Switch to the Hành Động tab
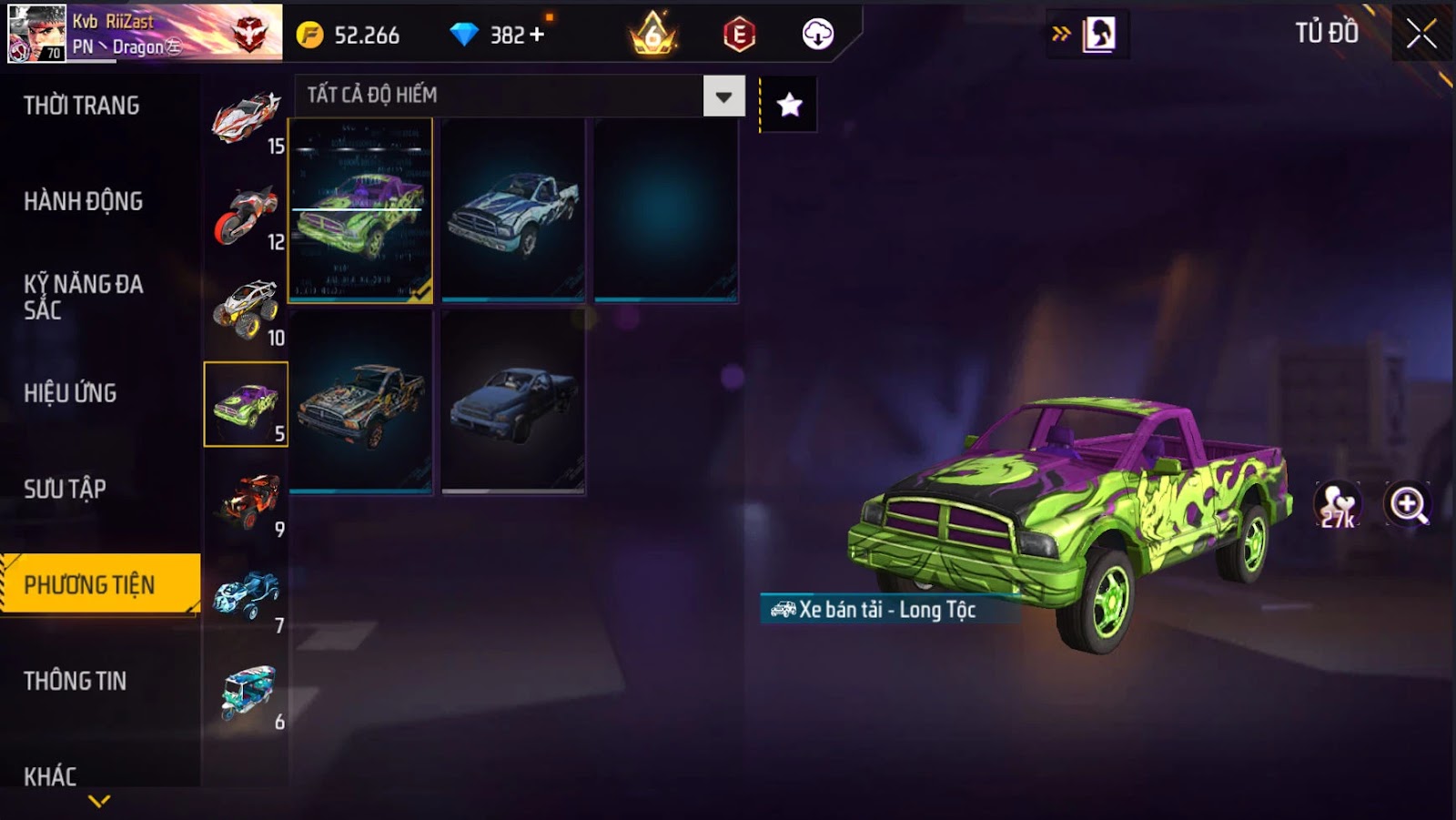Image resolution: width=1456 pixels, height=820 pixels. coord(84,201)
